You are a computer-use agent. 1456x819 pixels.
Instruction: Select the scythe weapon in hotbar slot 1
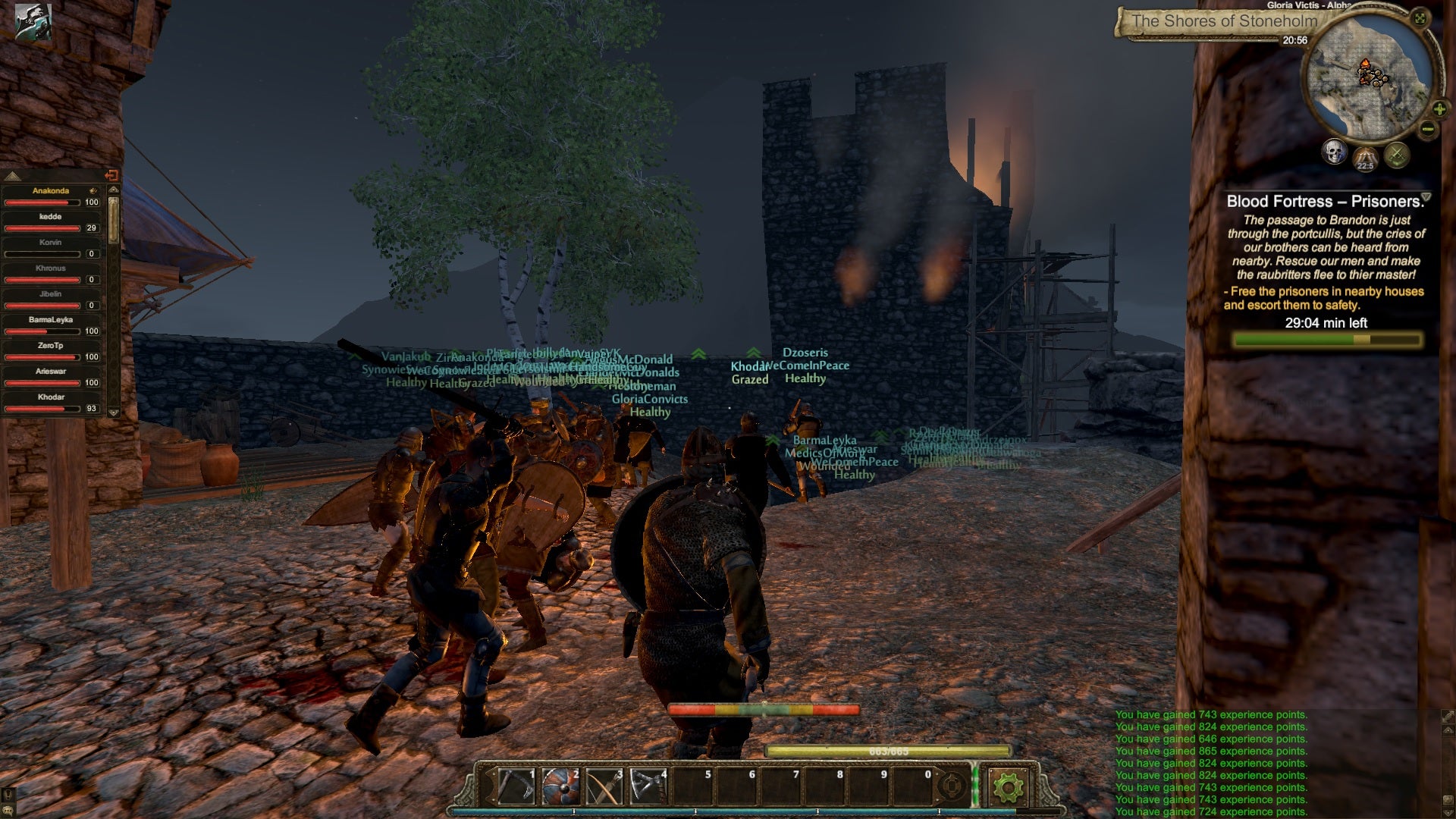click(516, 786)
